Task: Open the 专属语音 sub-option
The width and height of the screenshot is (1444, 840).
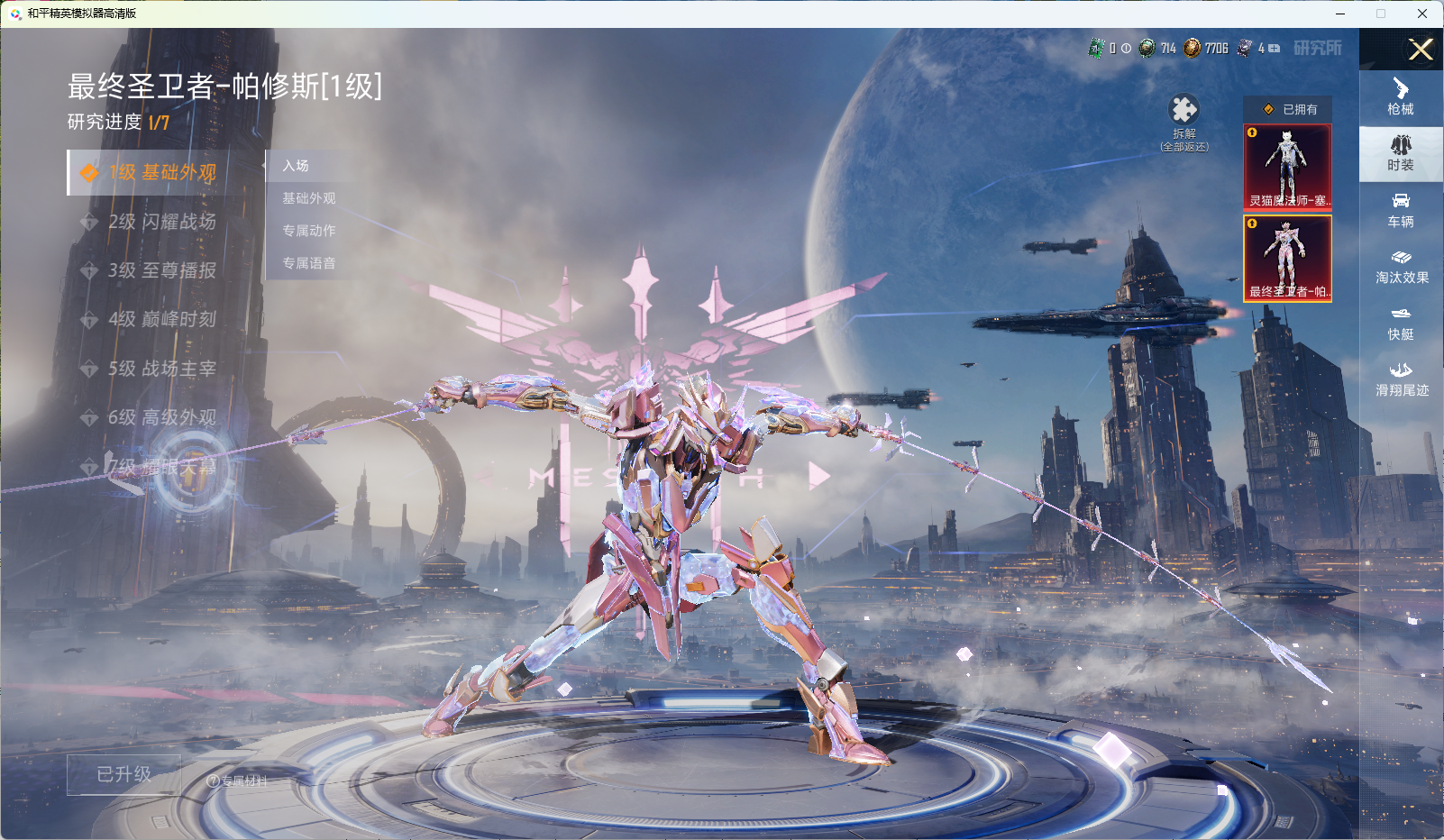Action: coord(308,263)
